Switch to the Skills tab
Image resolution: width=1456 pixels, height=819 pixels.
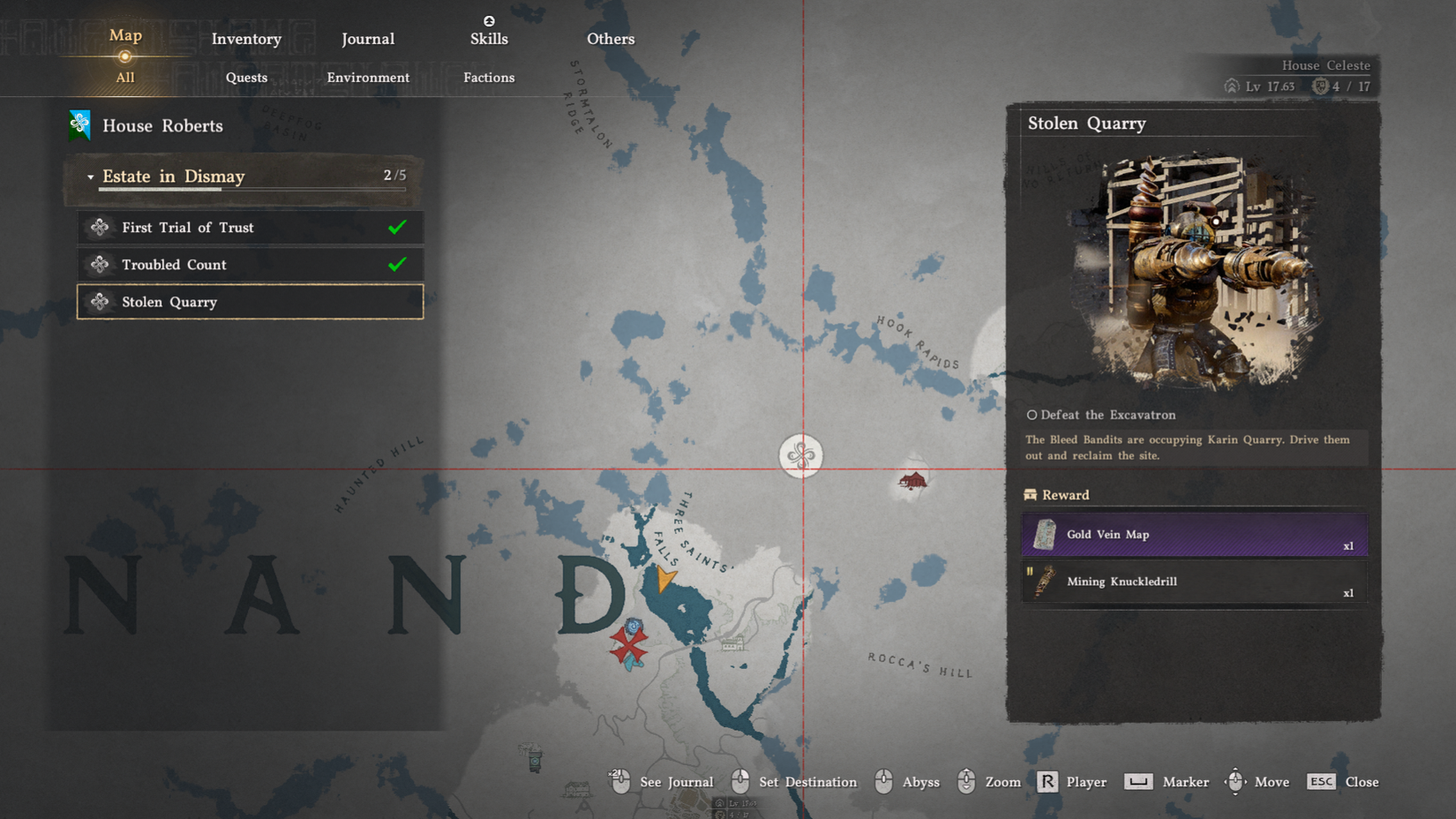tap(489, 38)
